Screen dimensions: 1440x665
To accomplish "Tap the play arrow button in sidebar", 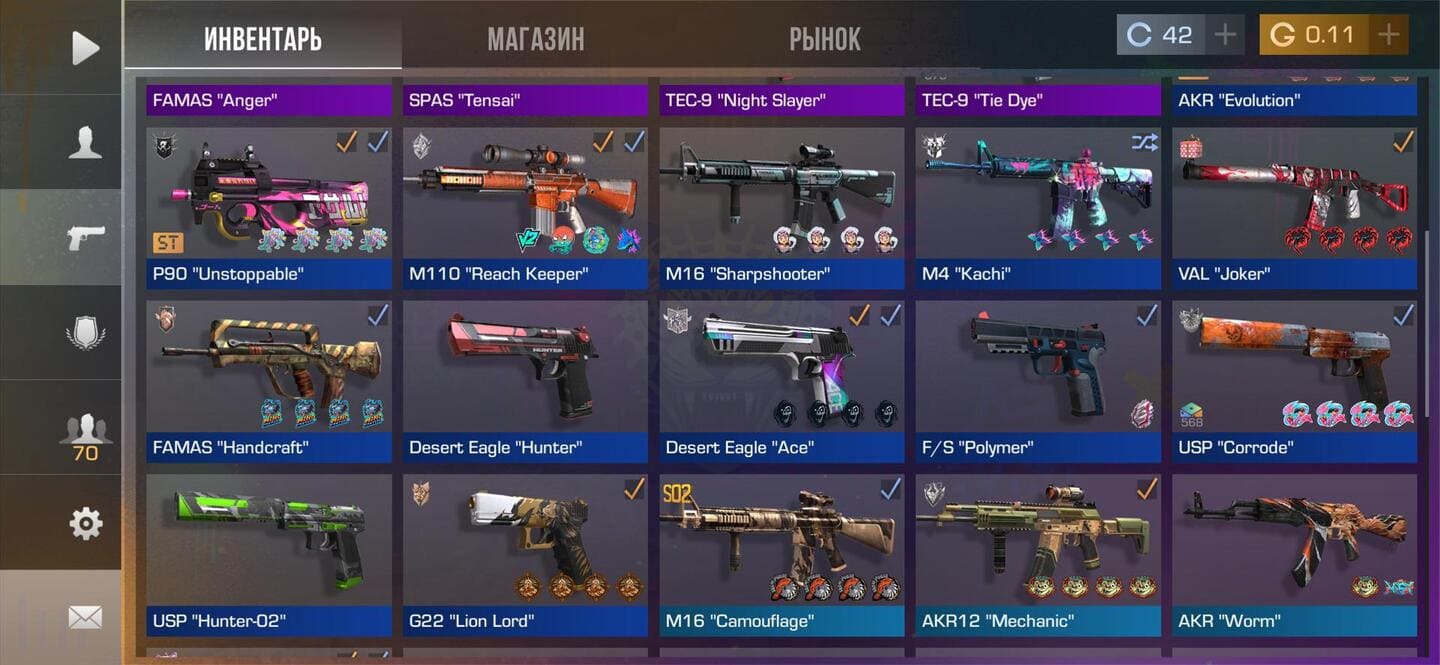I will tap(85, 48).
